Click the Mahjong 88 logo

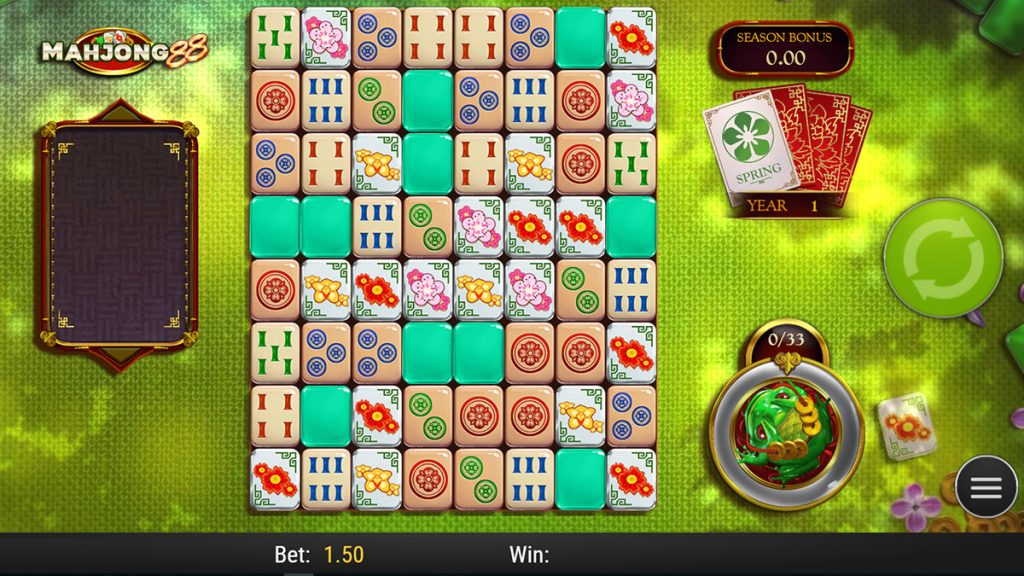(122, 51)
